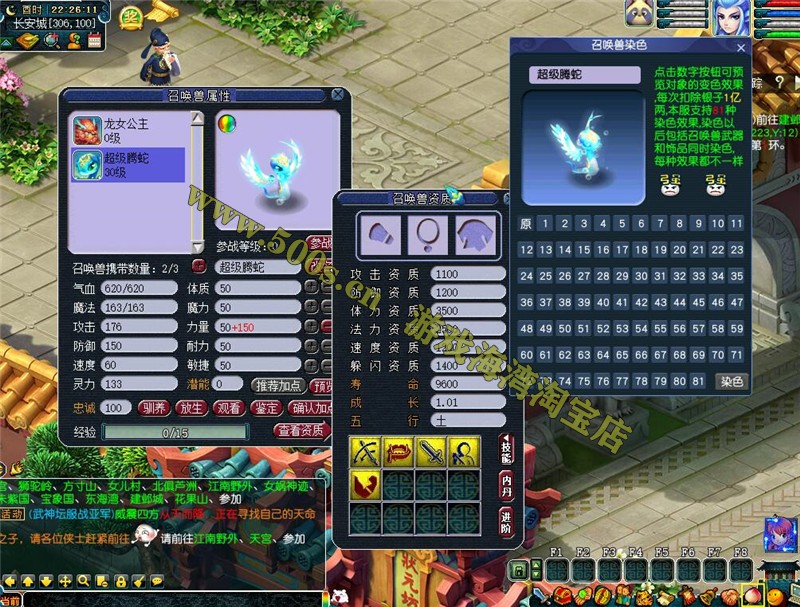The width and height of the screenshot is (800, 607).
Task: Select the bow and arrow skill icon
Action: (x=363, y=452)
